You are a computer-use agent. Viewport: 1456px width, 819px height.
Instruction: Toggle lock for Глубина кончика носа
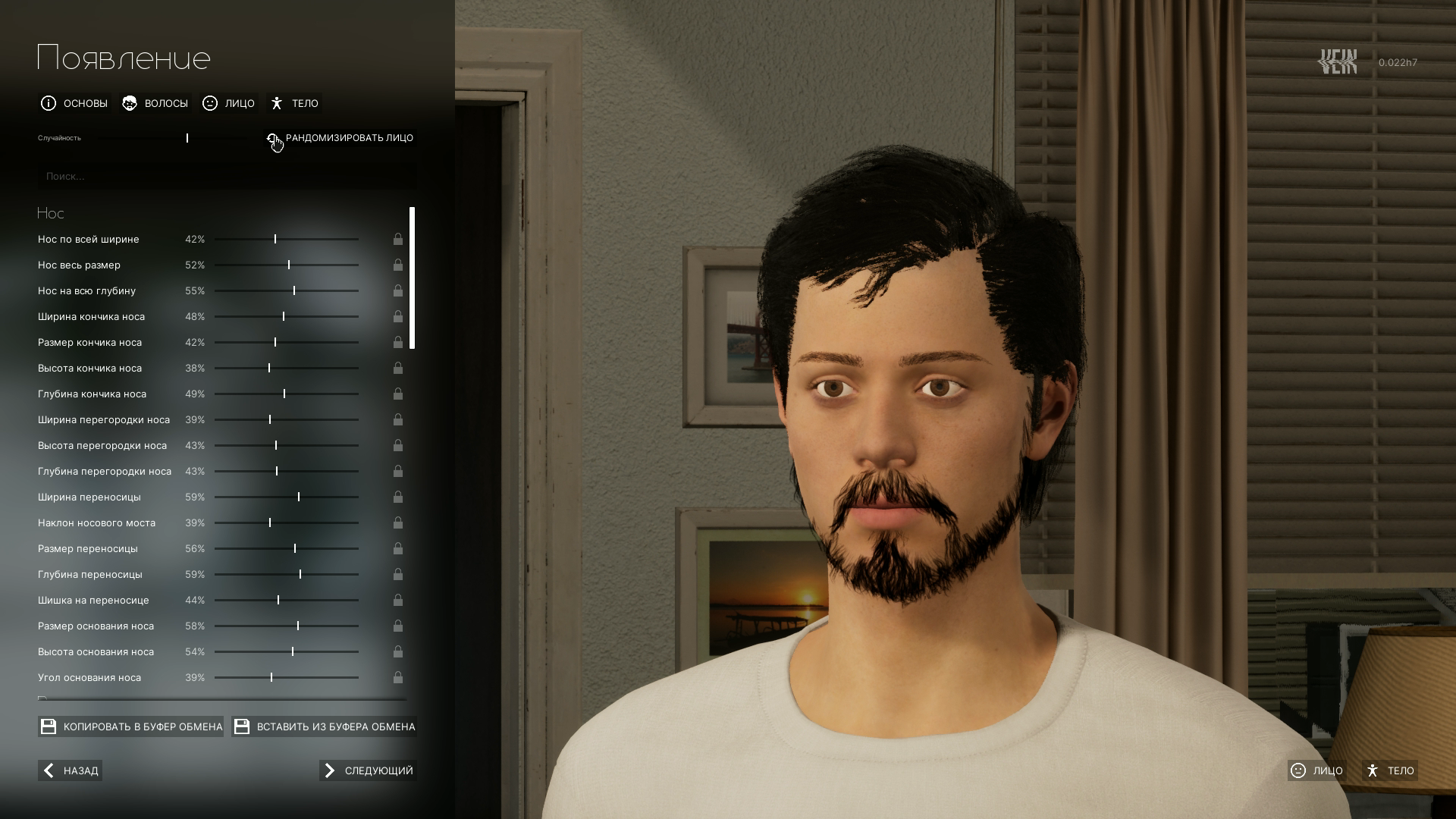(398, 394)
